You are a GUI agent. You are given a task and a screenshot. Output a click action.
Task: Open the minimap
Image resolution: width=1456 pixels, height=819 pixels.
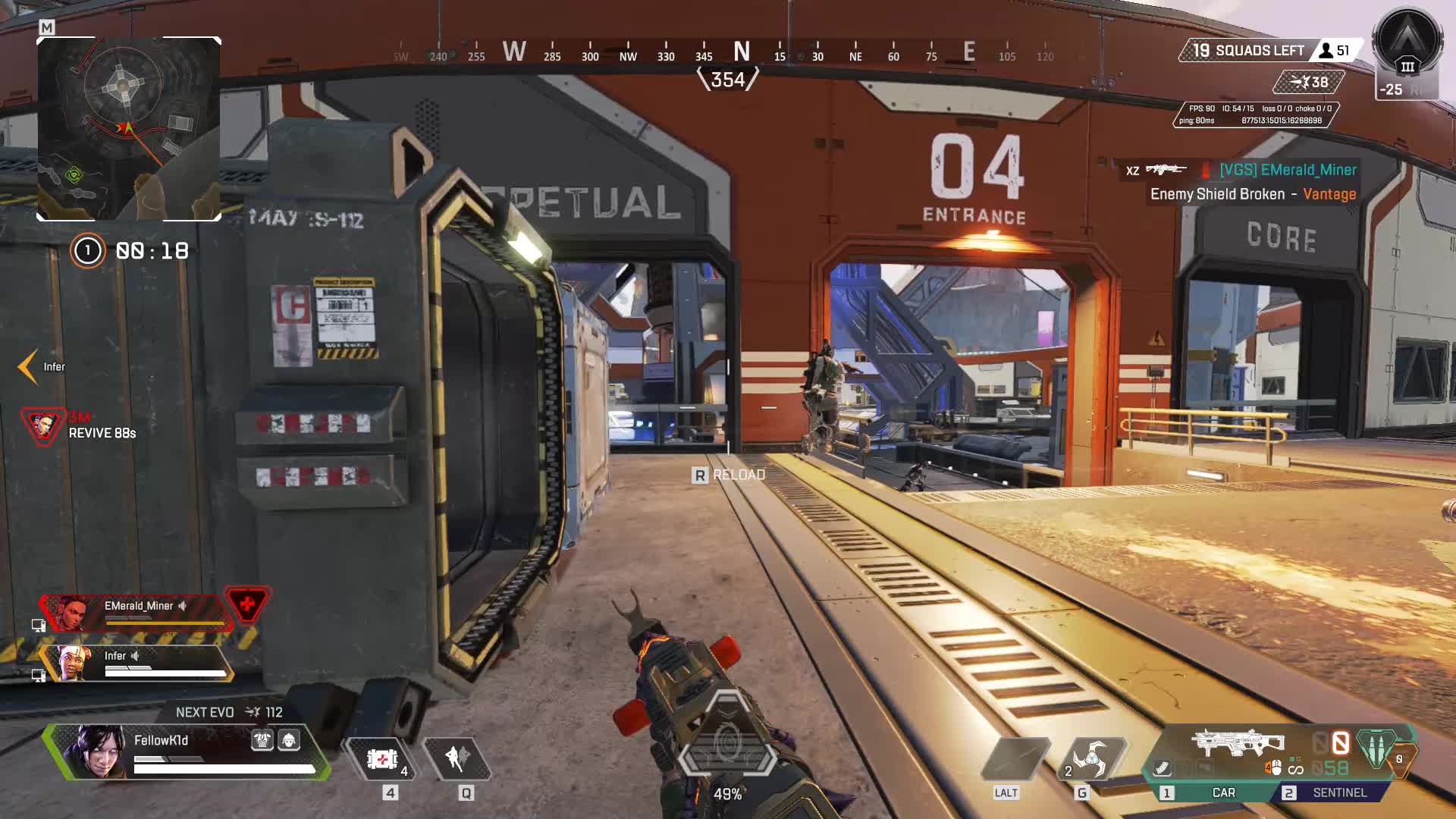pyautogui.click(x=129, y=129)
